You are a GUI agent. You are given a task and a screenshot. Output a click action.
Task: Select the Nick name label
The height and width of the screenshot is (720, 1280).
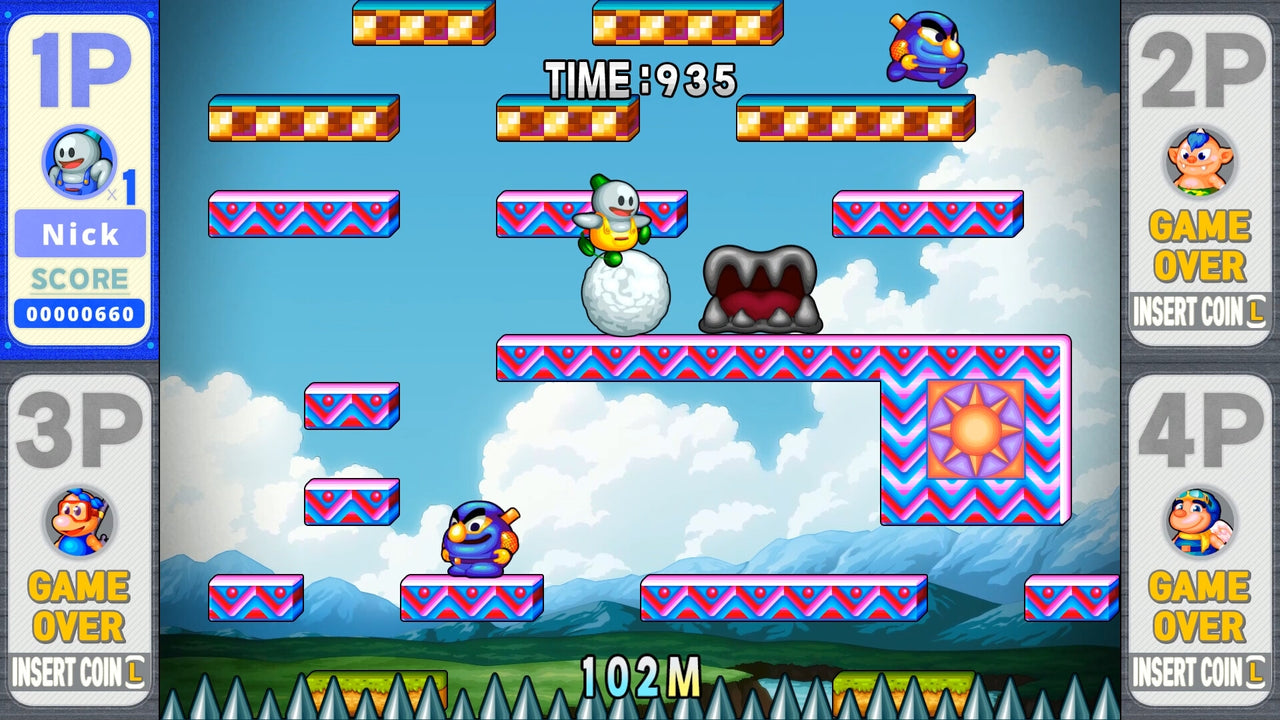click(x=78, y=235)
